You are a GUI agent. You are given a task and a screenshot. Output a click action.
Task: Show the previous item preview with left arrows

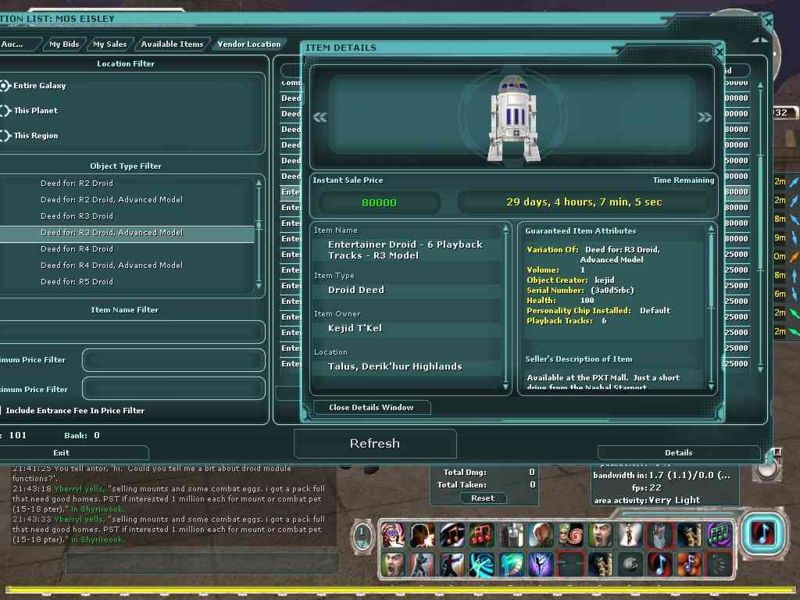pos(320,117)
